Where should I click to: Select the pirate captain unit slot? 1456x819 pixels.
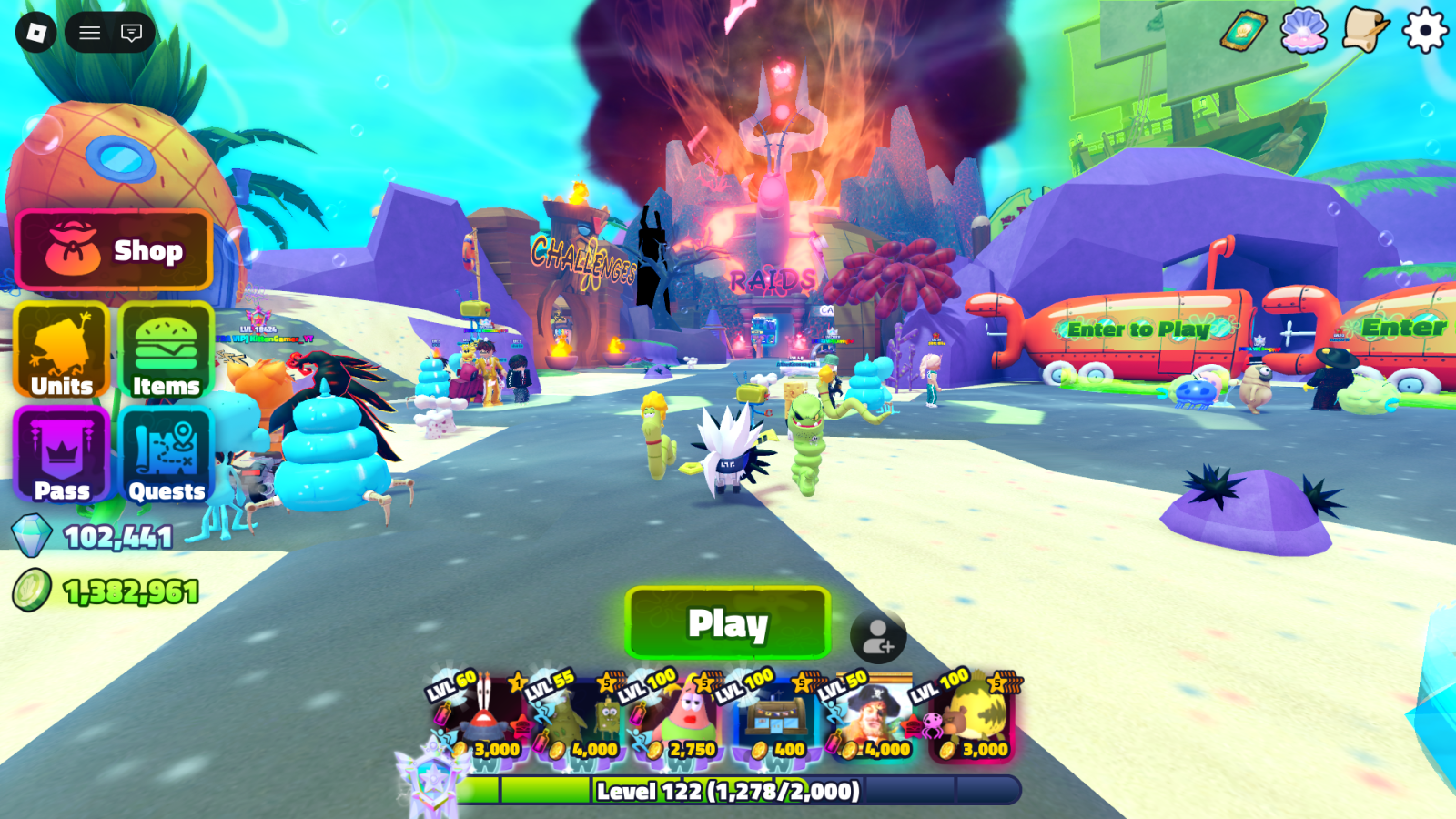(874, 719)
